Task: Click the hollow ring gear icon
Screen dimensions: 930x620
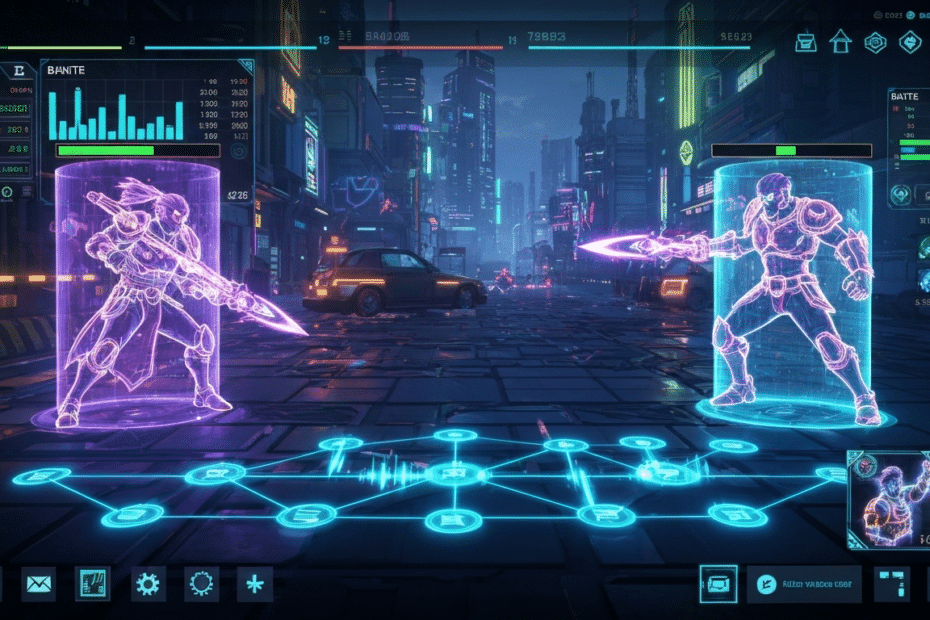Action: pyautogui.click(x=201, y=583)
